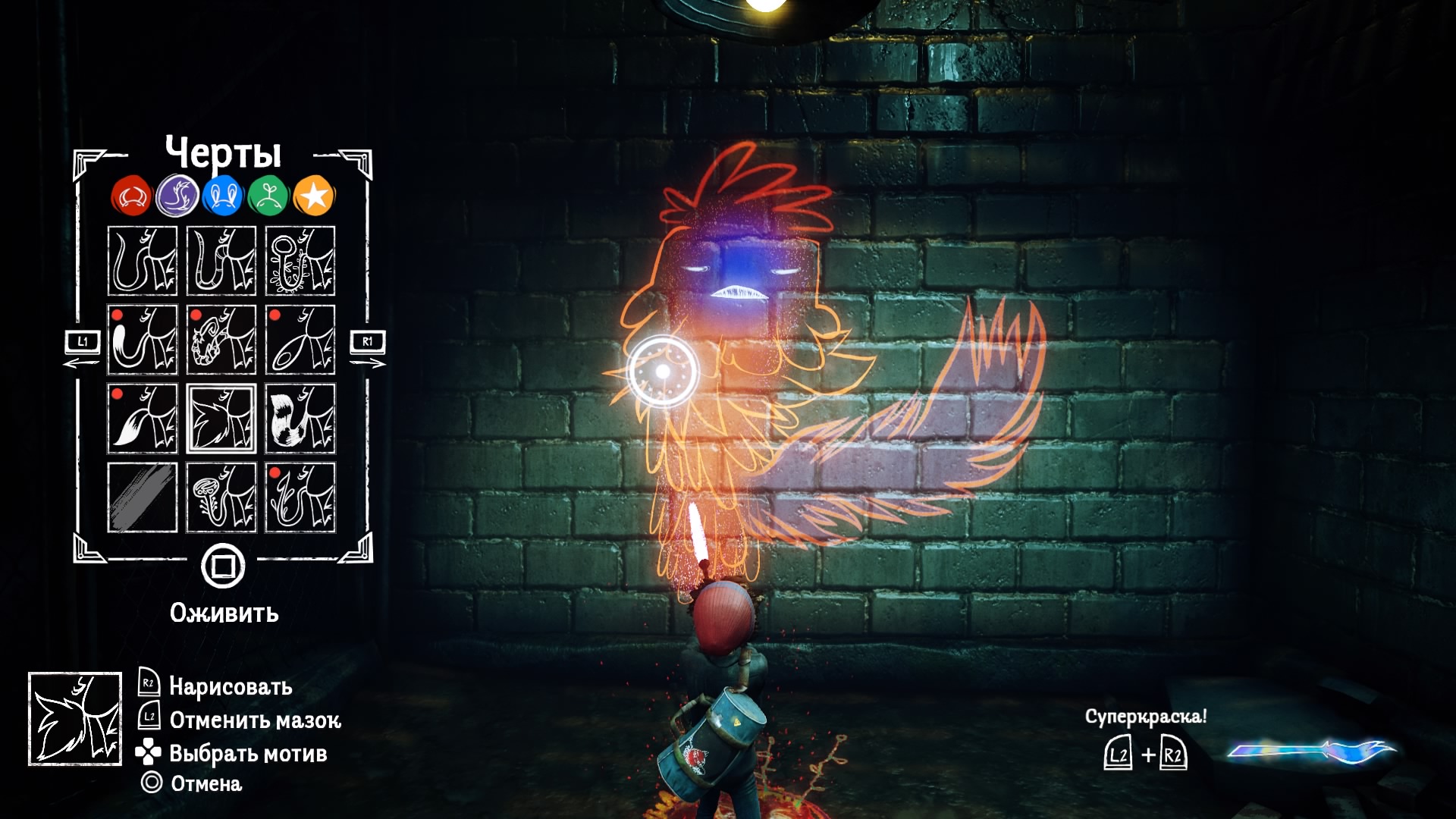This screenshot has height=819, width=1456.
Task: Choose the plain thin curved tail tile
Action: 143,261
